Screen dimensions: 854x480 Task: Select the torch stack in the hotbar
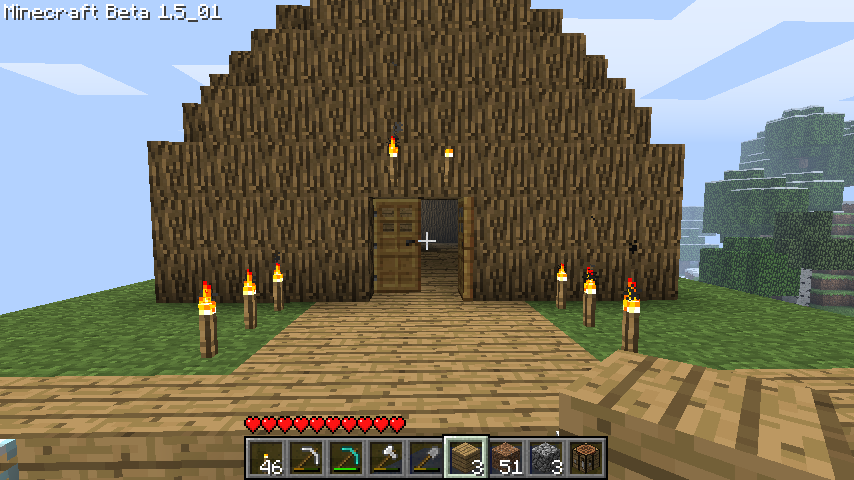266,458
